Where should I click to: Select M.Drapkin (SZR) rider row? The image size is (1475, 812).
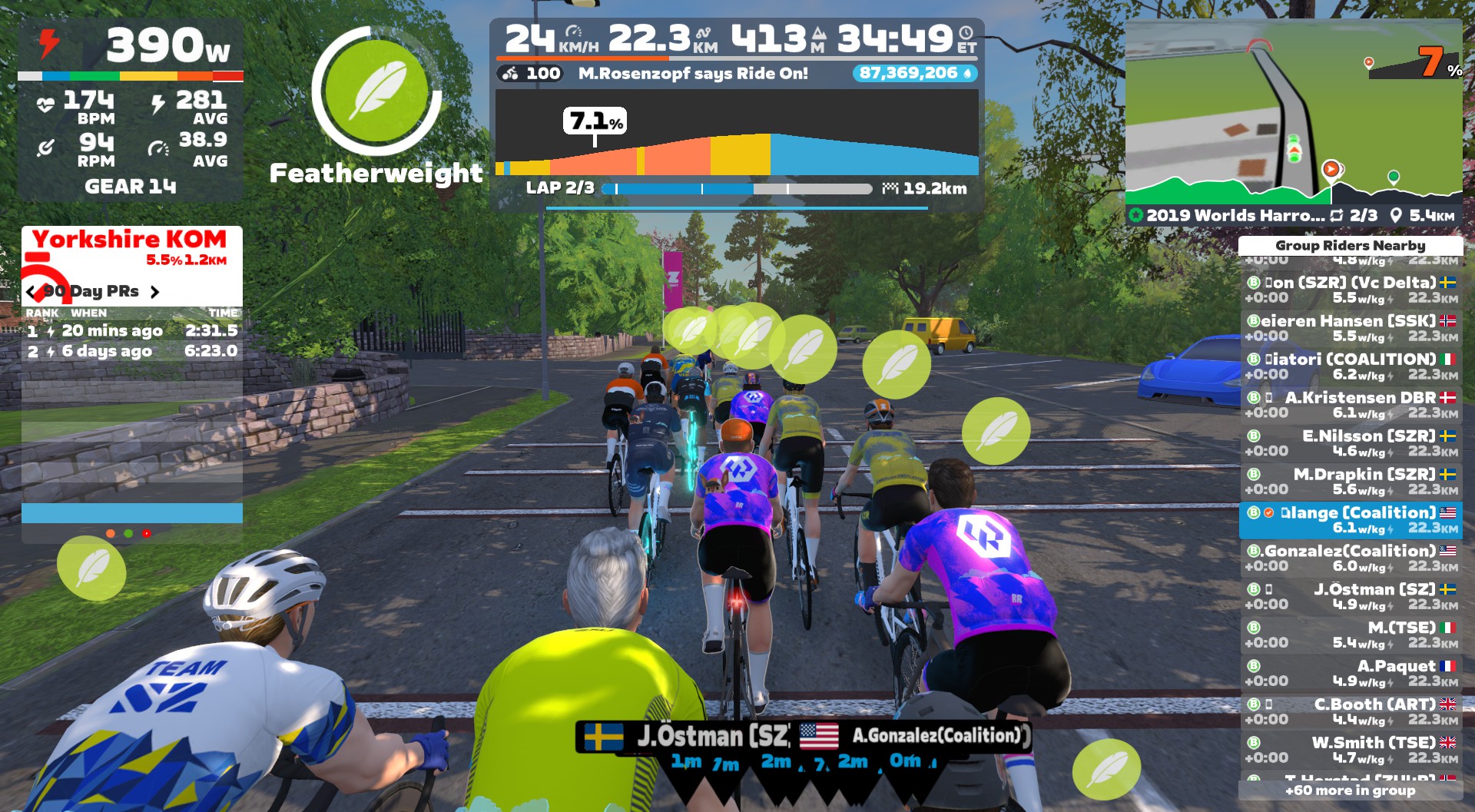point(1351,482)
